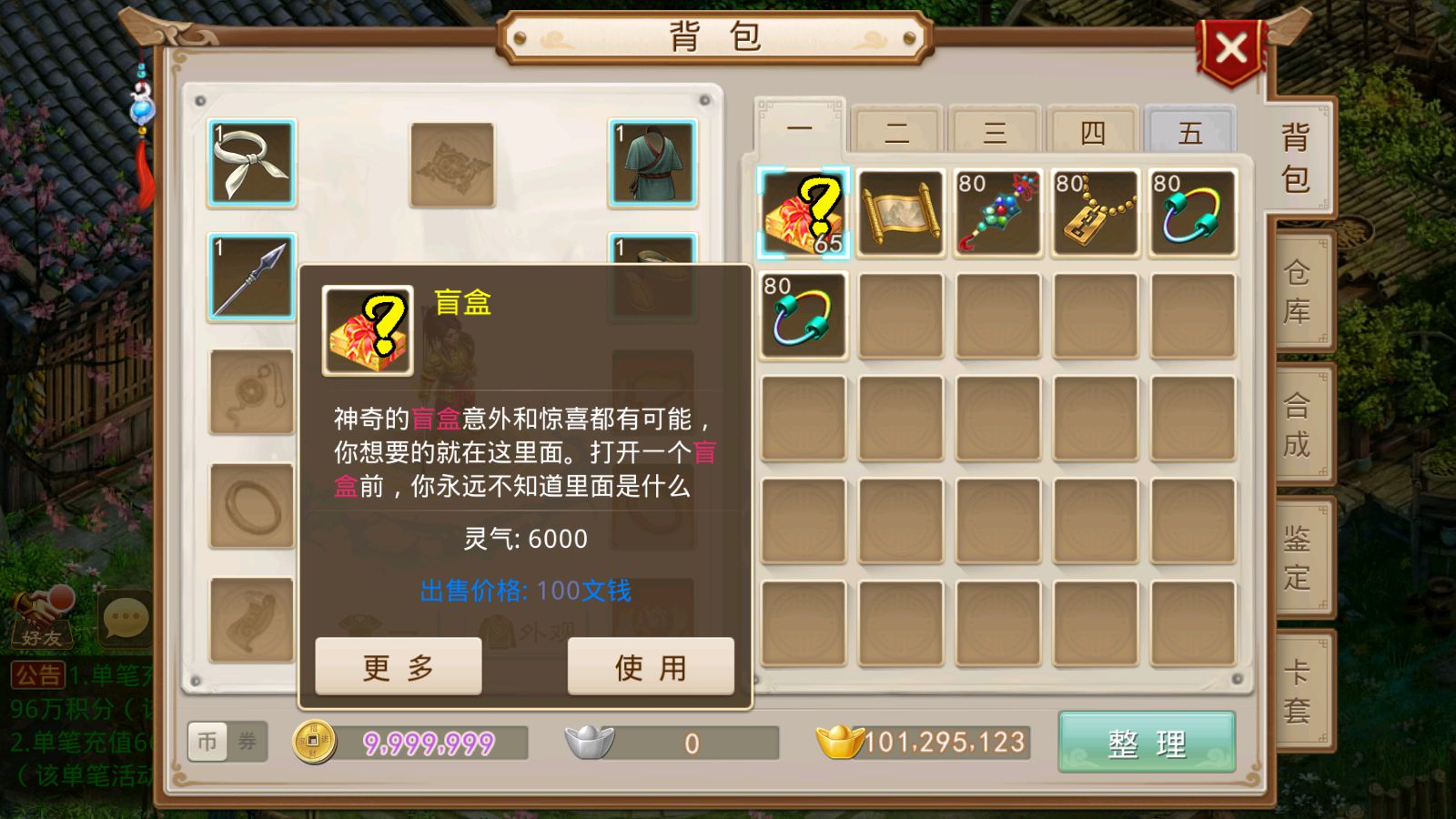
Task: Click the rainbow bracelet in the second row
Action: point(804,314)
